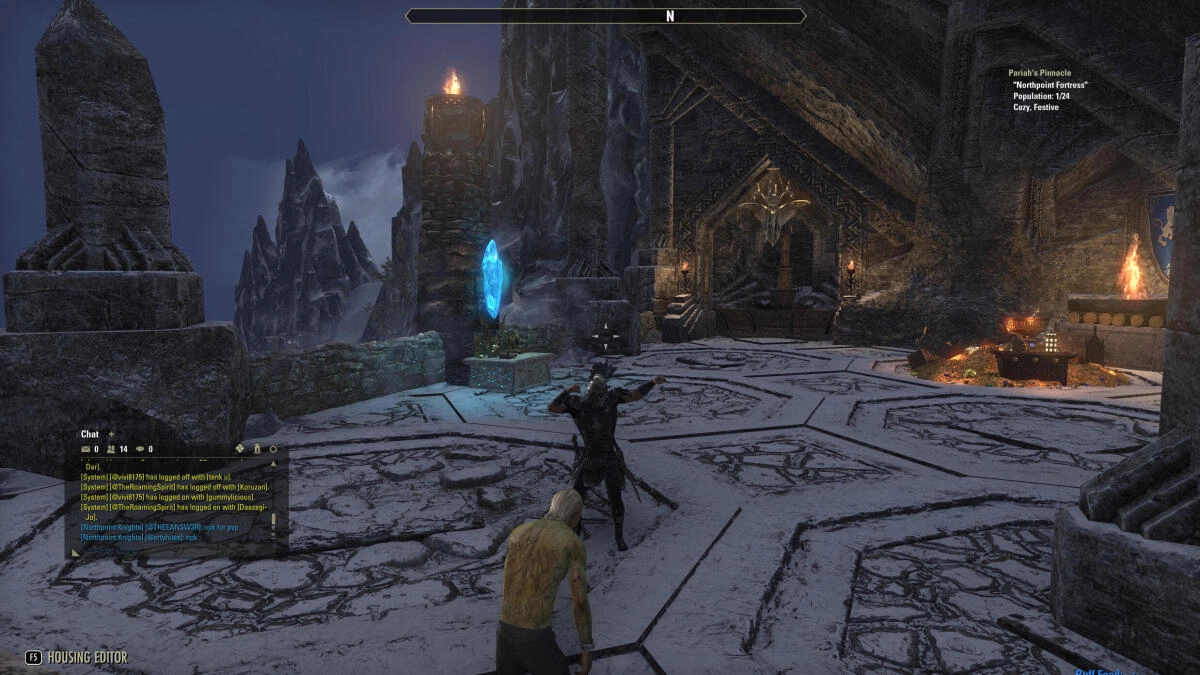Open mail from the chat envelope icon
Screen dimensions: 1200x675
click(x=86, y=449)
